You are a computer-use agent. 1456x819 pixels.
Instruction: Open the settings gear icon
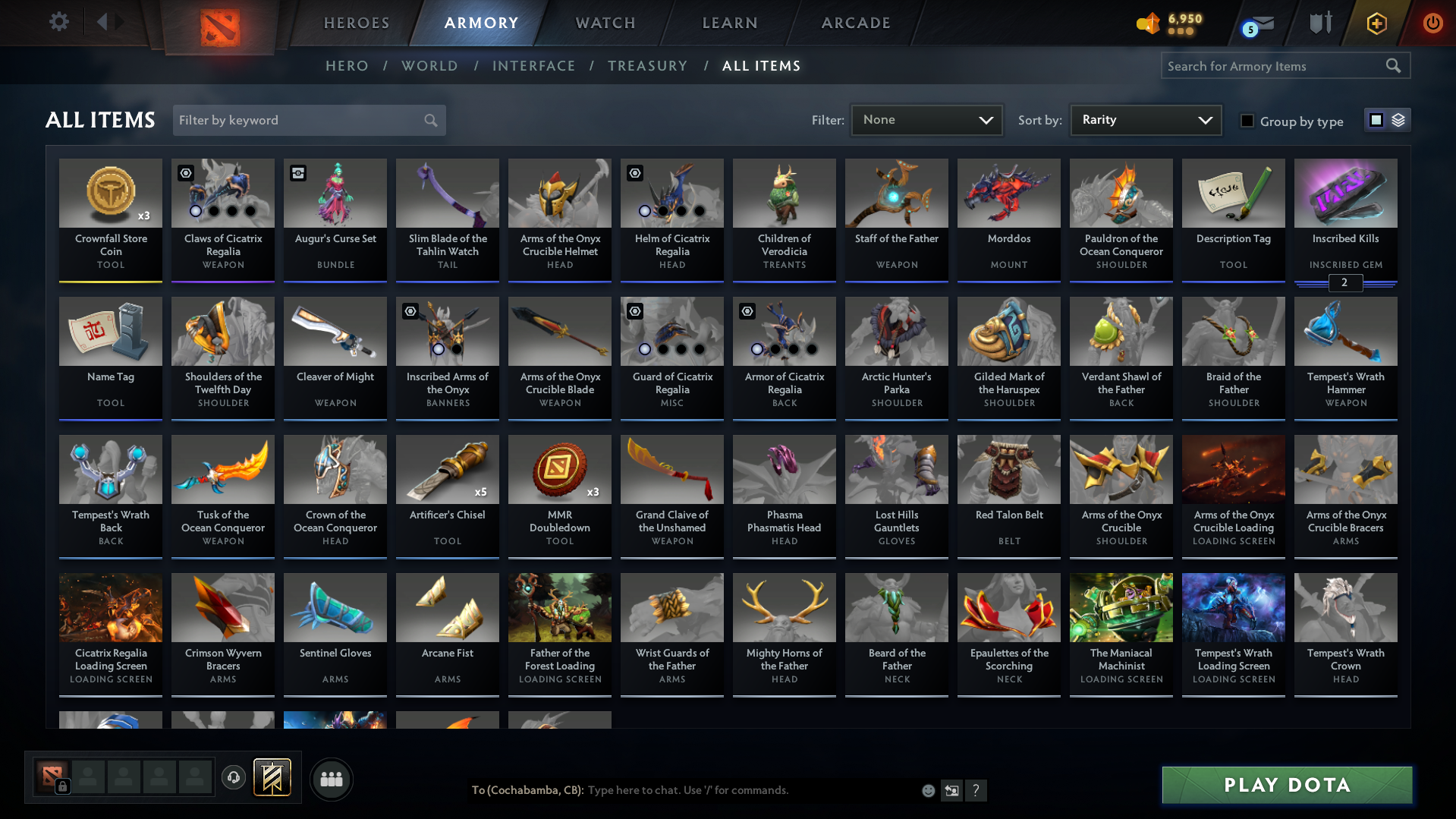click(x=58, y=22)
